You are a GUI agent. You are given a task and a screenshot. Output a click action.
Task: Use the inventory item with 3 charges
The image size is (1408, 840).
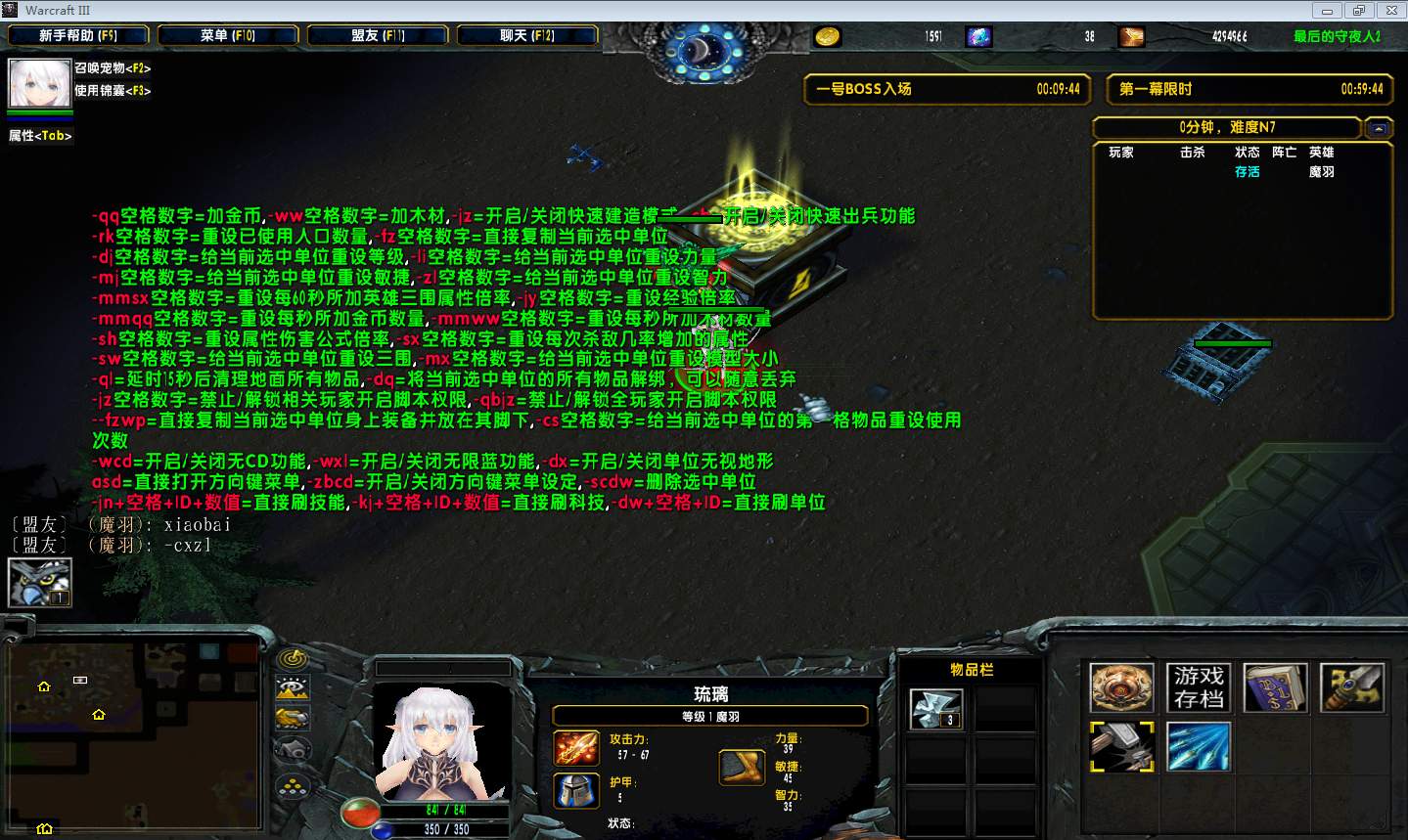pyautogui.click(x=936, y=709)
